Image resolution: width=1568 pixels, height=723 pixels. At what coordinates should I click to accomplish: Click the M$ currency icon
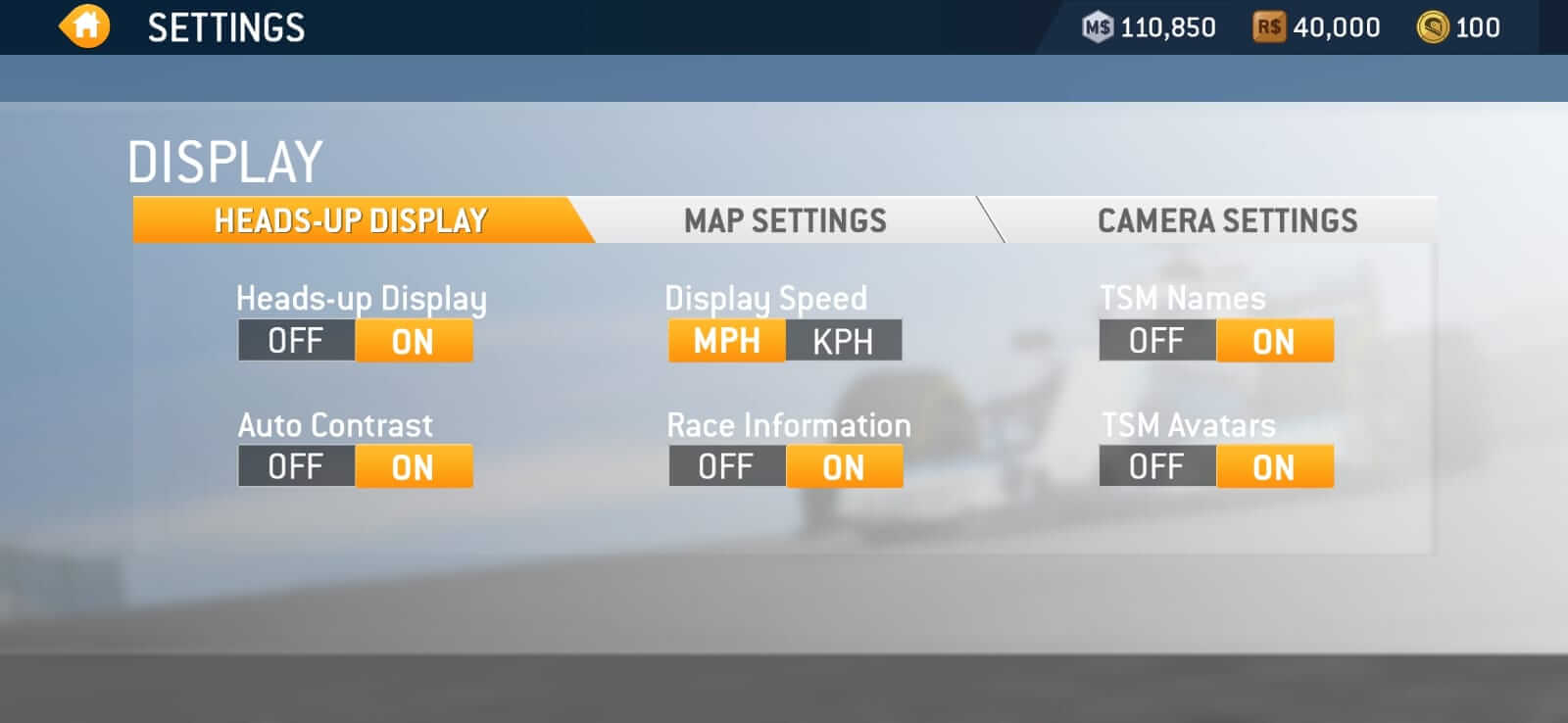click(1099, 27)
